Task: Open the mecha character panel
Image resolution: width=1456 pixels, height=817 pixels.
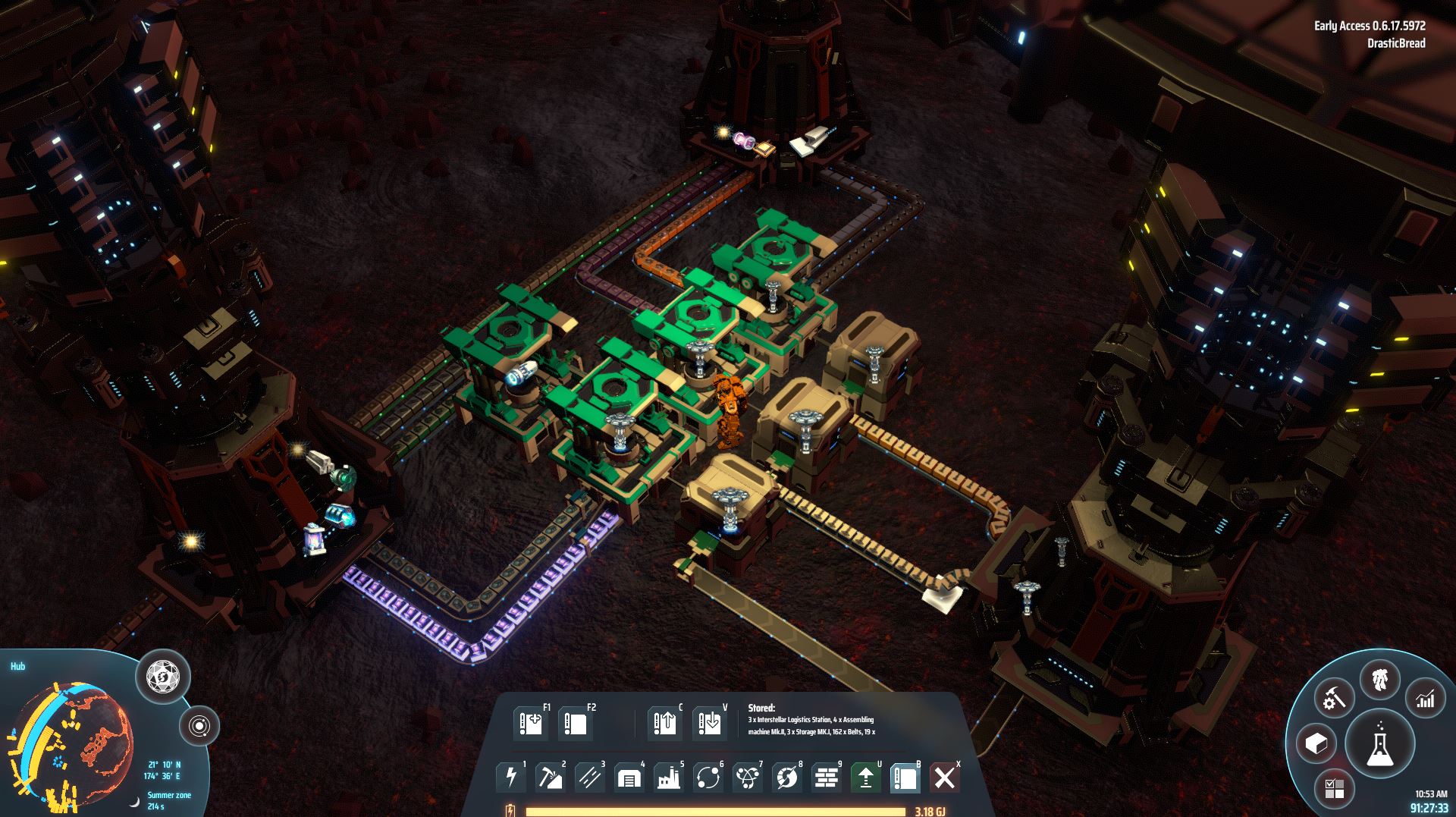Action: pos(1380,679)
